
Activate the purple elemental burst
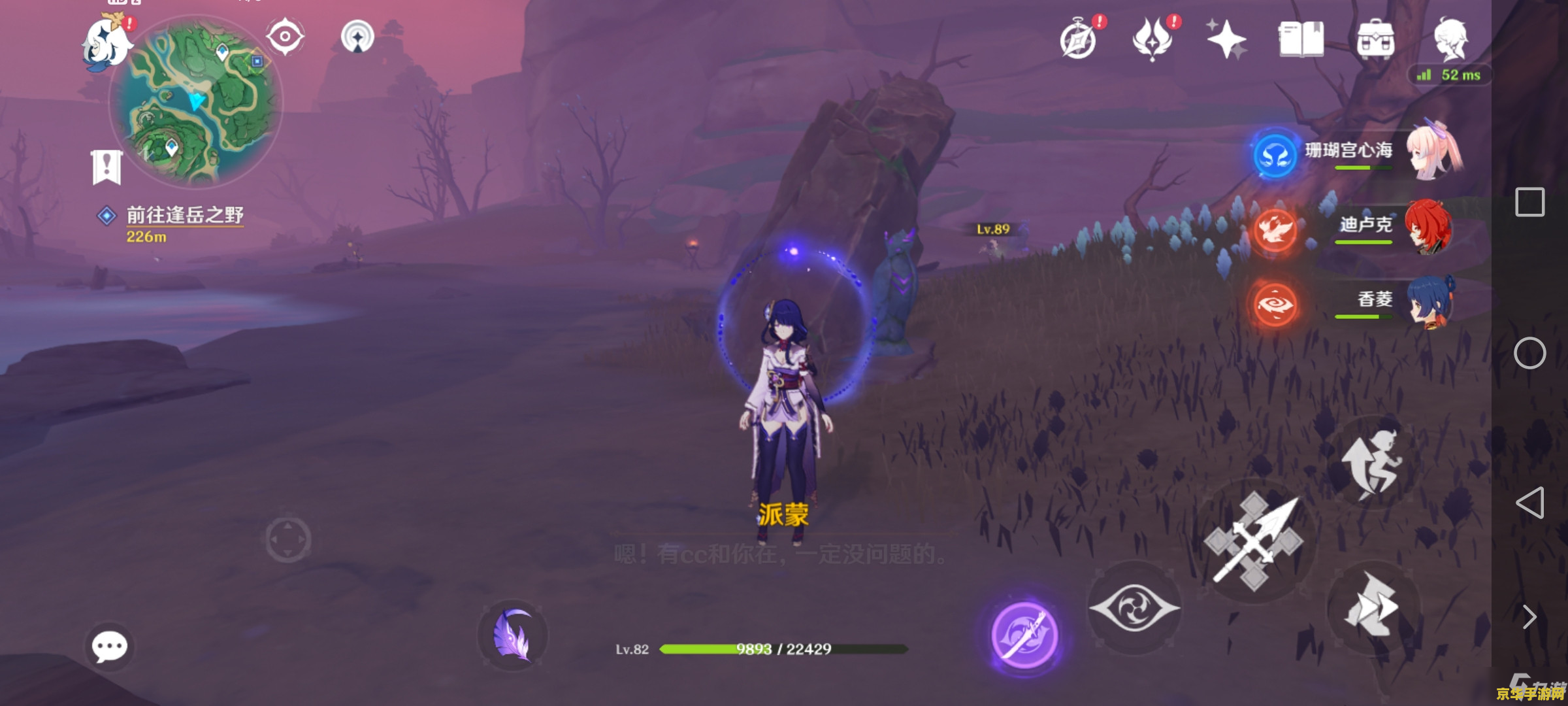coord(1024,635)
